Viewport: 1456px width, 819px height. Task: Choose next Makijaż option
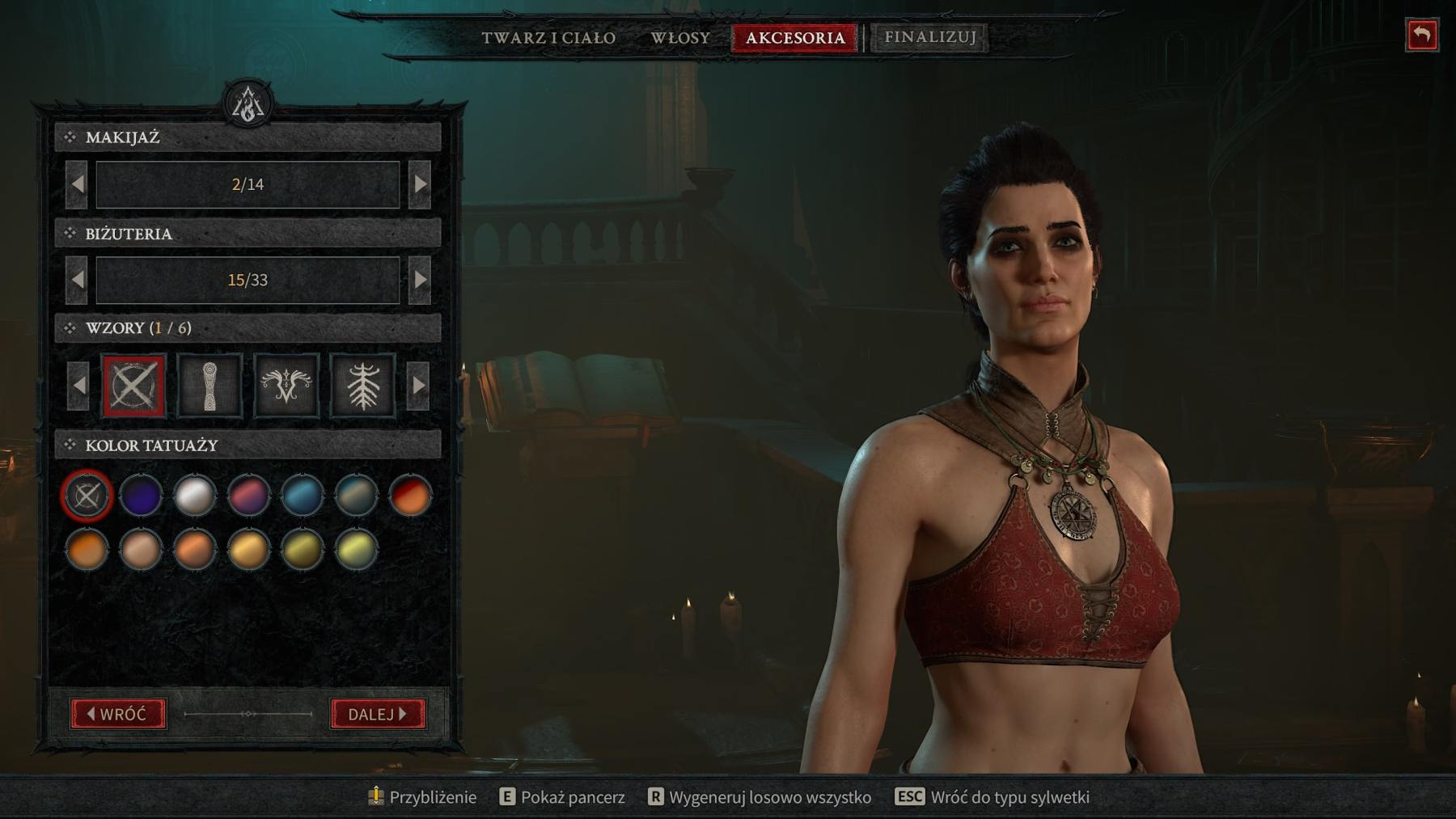coord(420,184)
